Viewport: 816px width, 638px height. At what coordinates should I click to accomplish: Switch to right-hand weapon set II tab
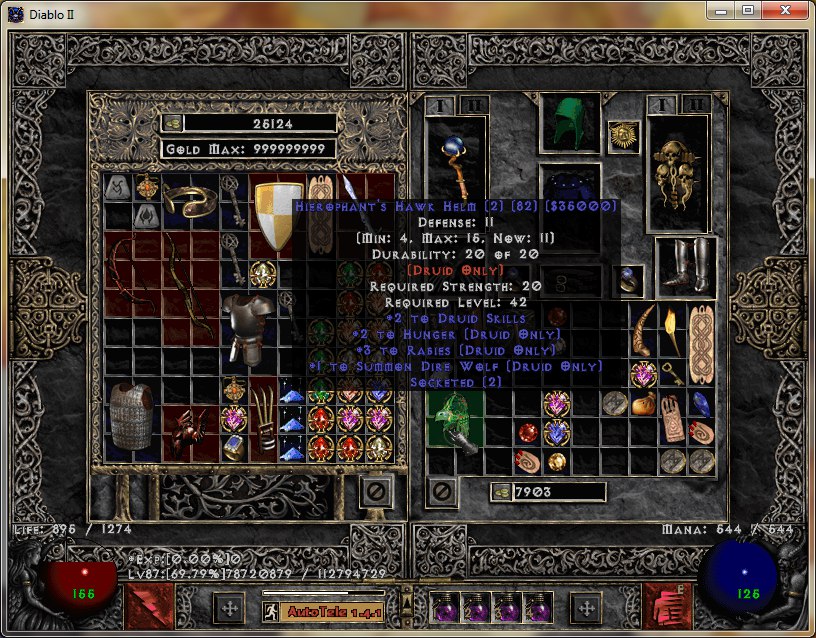tap(695, 105)
